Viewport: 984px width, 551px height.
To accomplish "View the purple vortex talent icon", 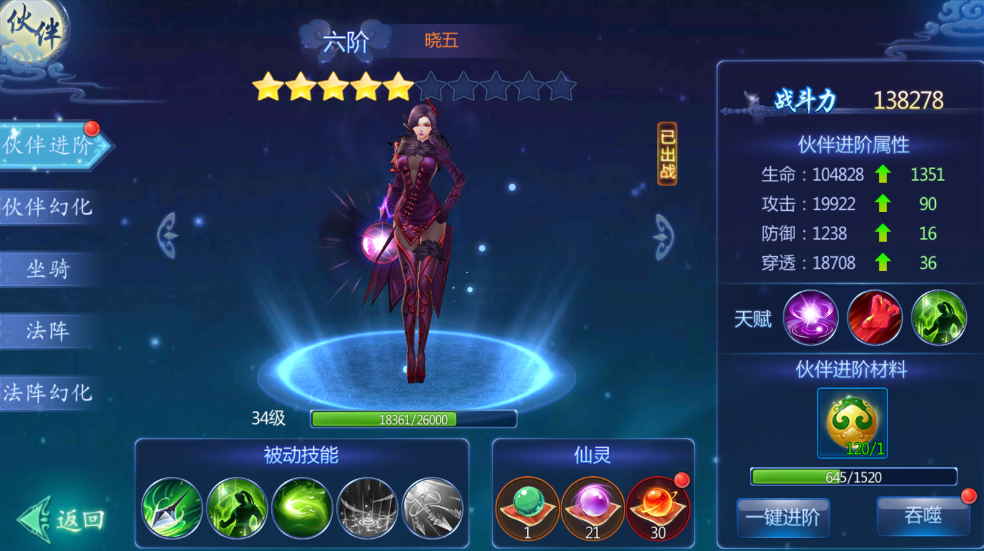I will coord(810,318).
